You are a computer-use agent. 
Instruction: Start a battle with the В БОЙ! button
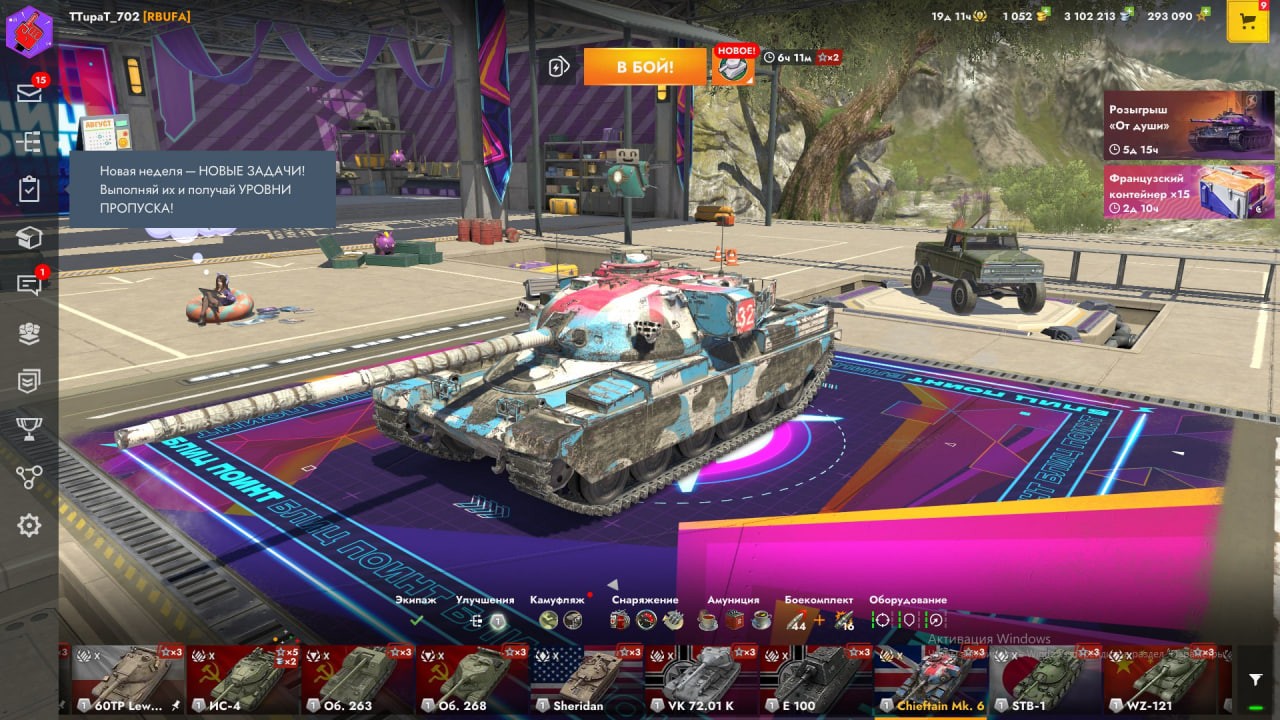tap(644, 67)
